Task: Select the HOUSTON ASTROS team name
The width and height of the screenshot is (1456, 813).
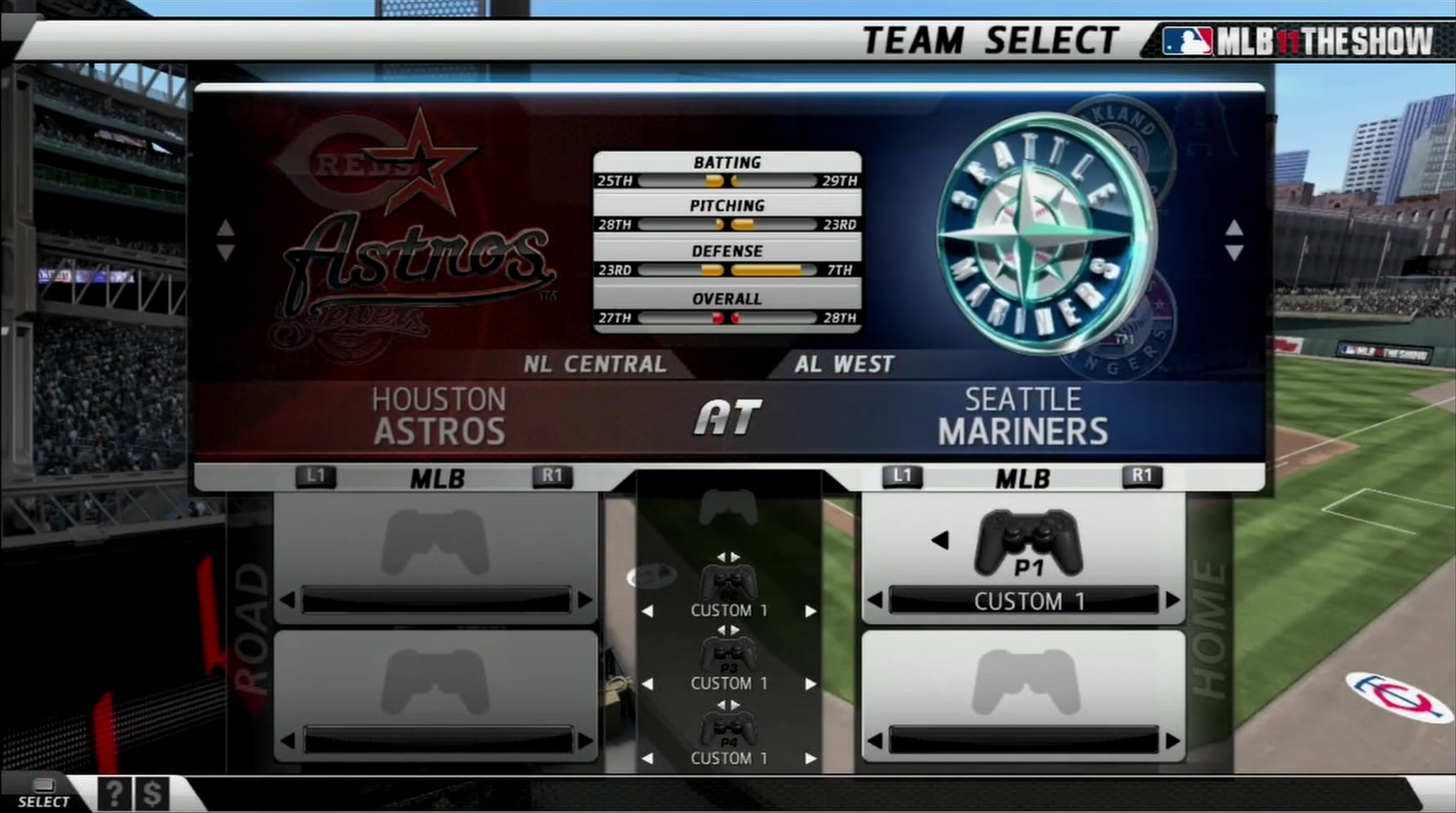Action: [x=437, y=412]
